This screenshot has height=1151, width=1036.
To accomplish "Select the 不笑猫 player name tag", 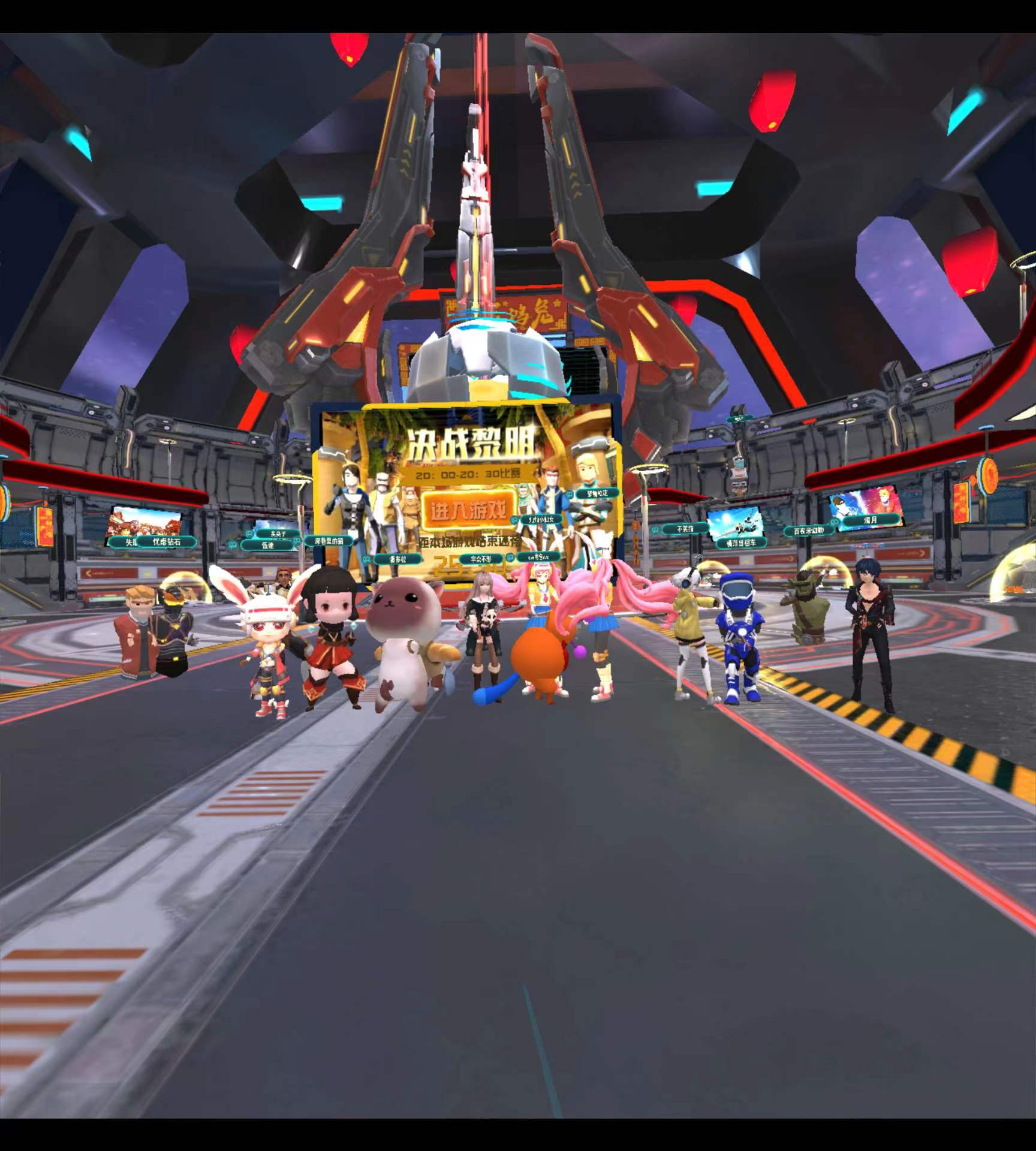I will point(684,529).
